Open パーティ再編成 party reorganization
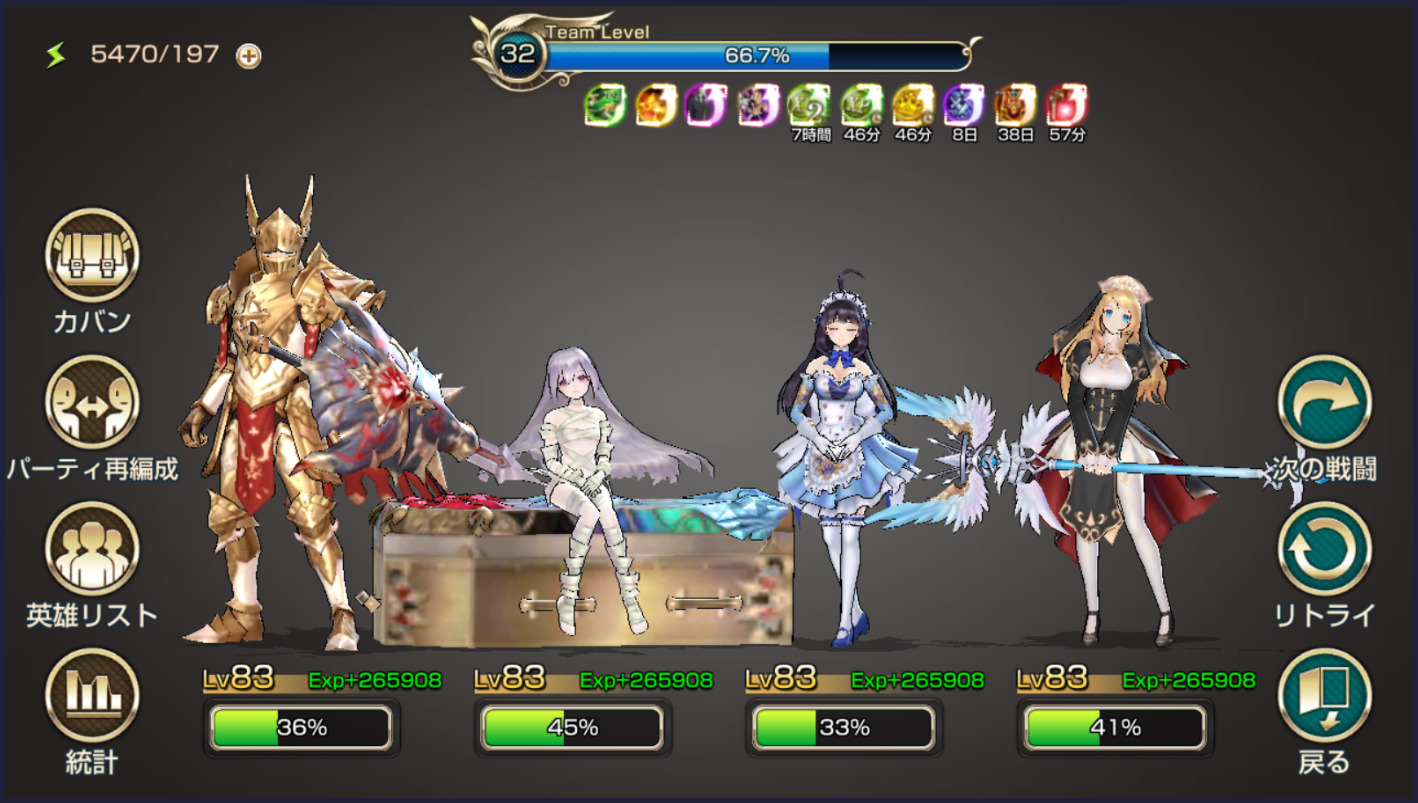The width and height of the screenshot is (1418, 803). 92,403
